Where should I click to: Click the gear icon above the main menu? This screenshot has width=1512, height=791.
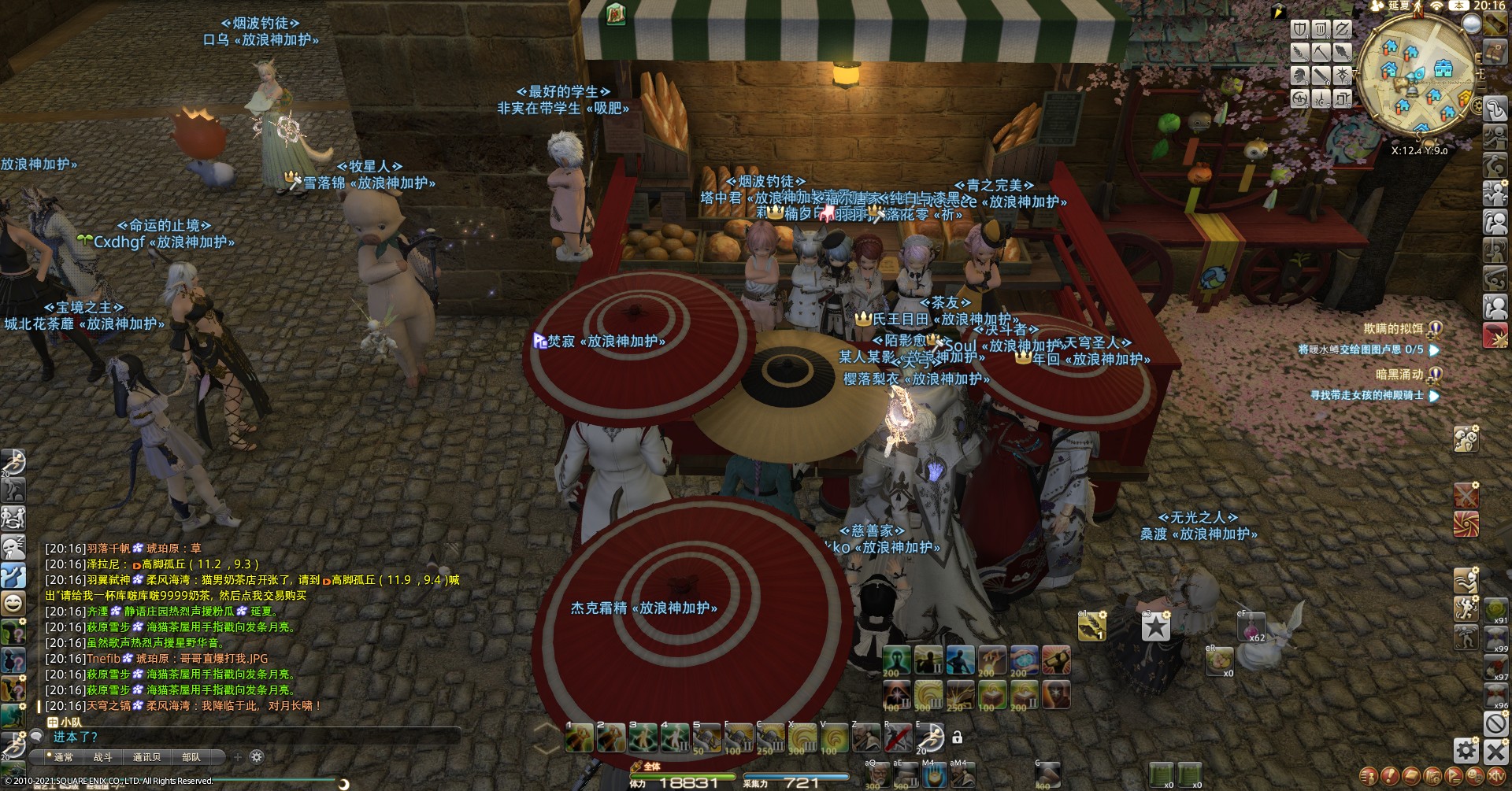pos(1466,750)
